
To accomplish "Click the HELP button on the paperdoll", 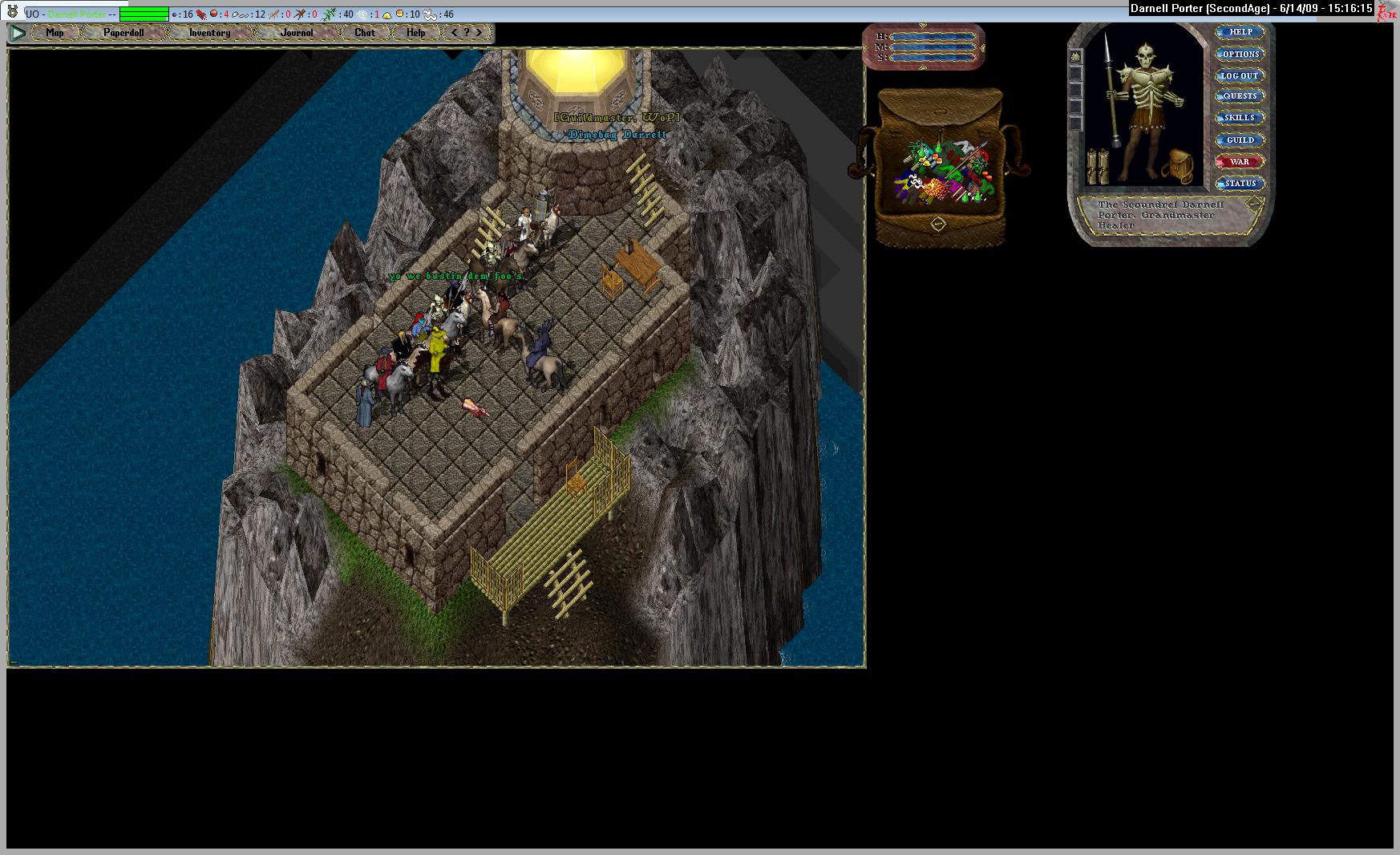I will point(1240,32).
